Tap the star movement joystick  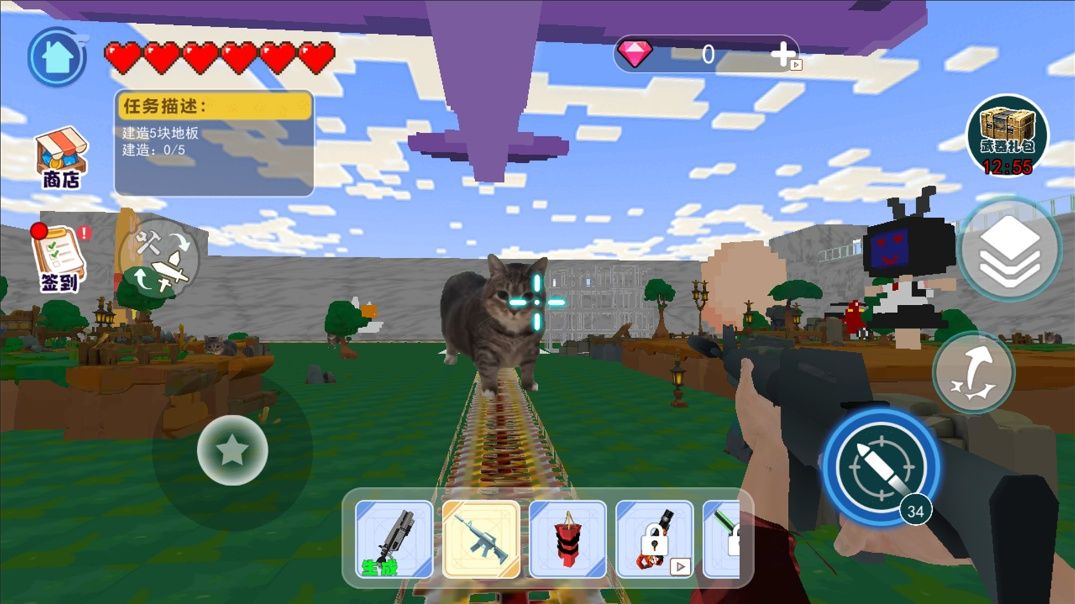pos(232,451)
